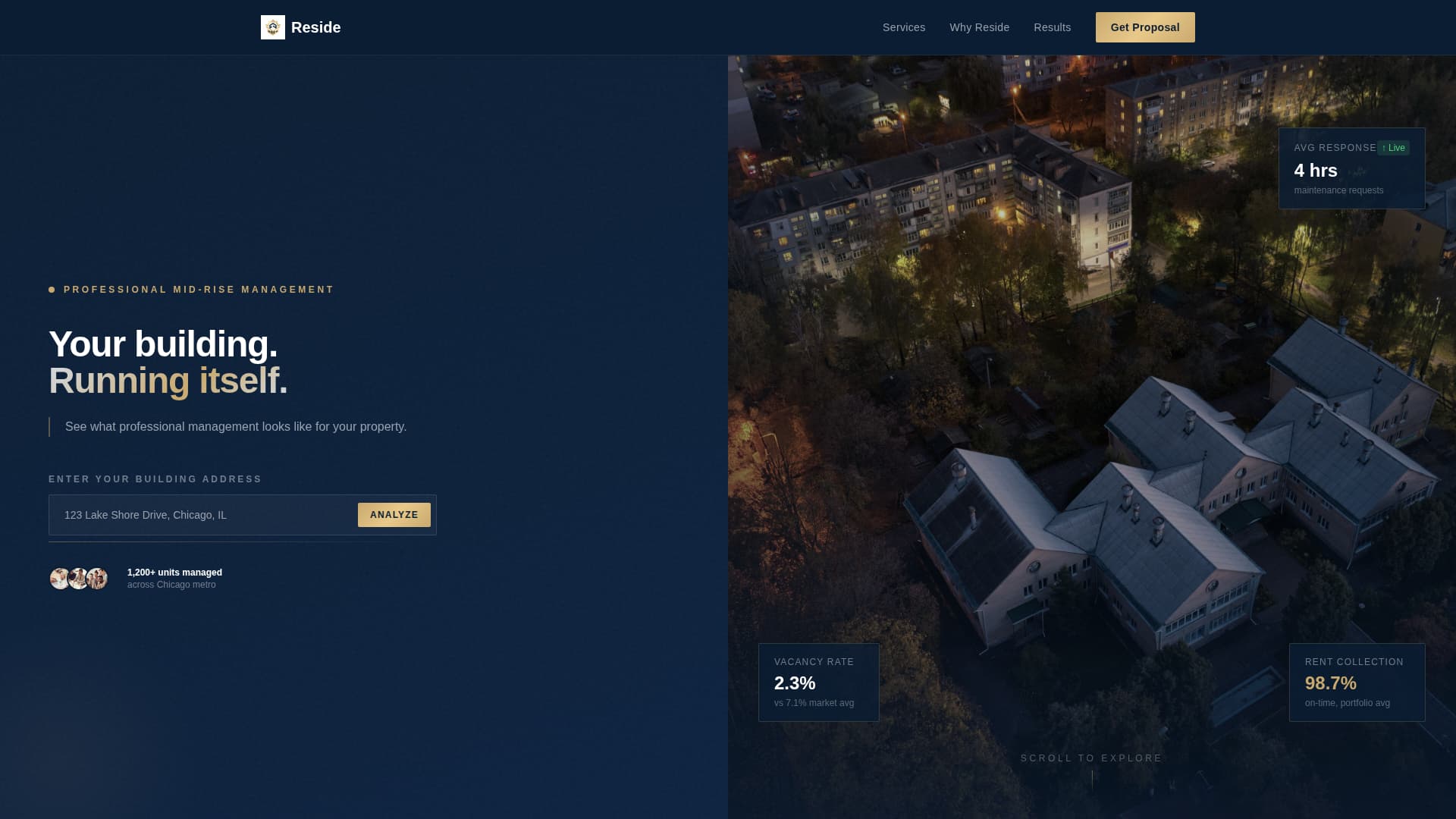Click the scroll indicator line below SCROLL TO EXPLORE
1456x819 pixels.
coord(1092,780)
